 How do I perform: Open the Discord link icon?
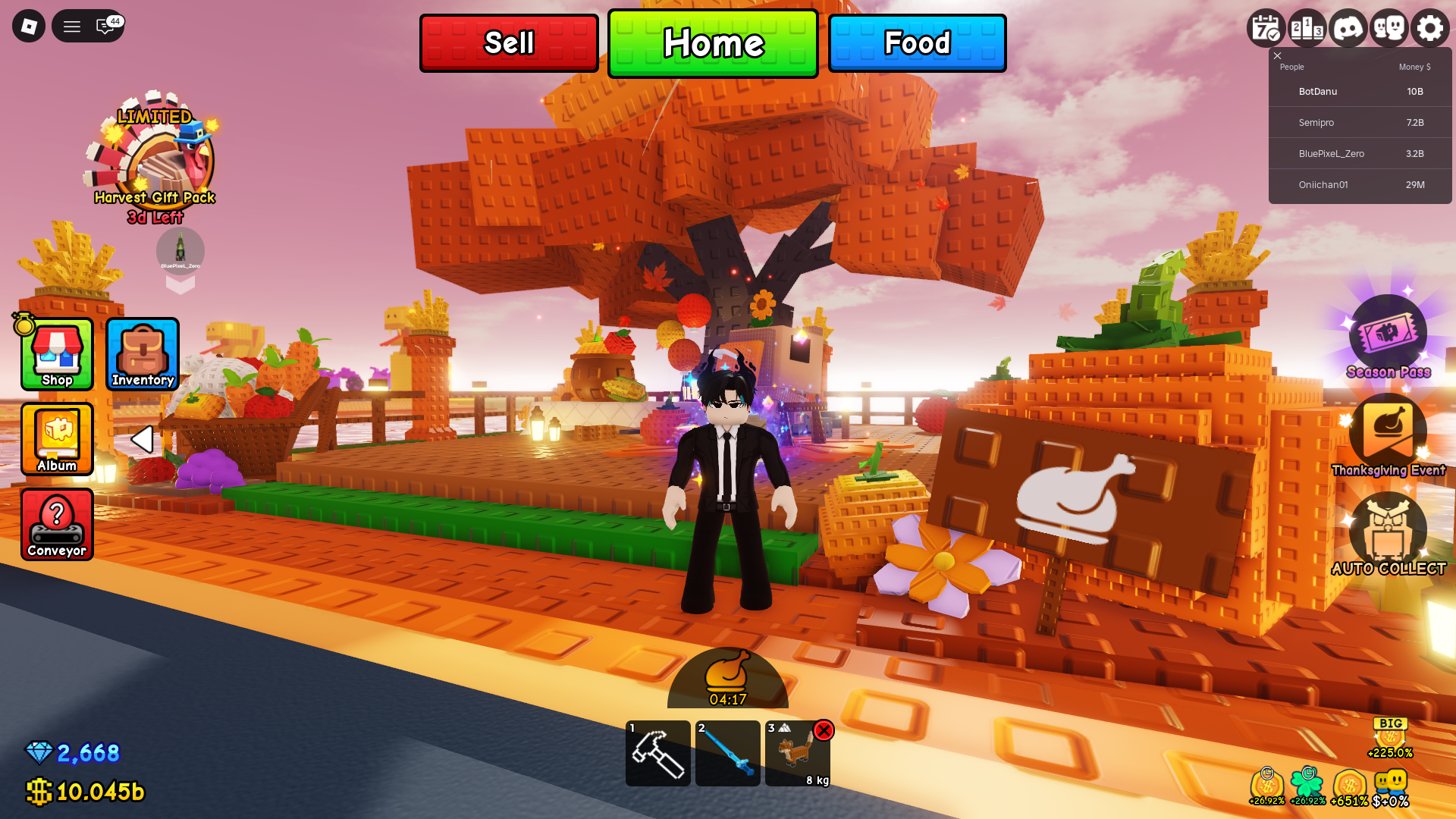point(1348,27)
